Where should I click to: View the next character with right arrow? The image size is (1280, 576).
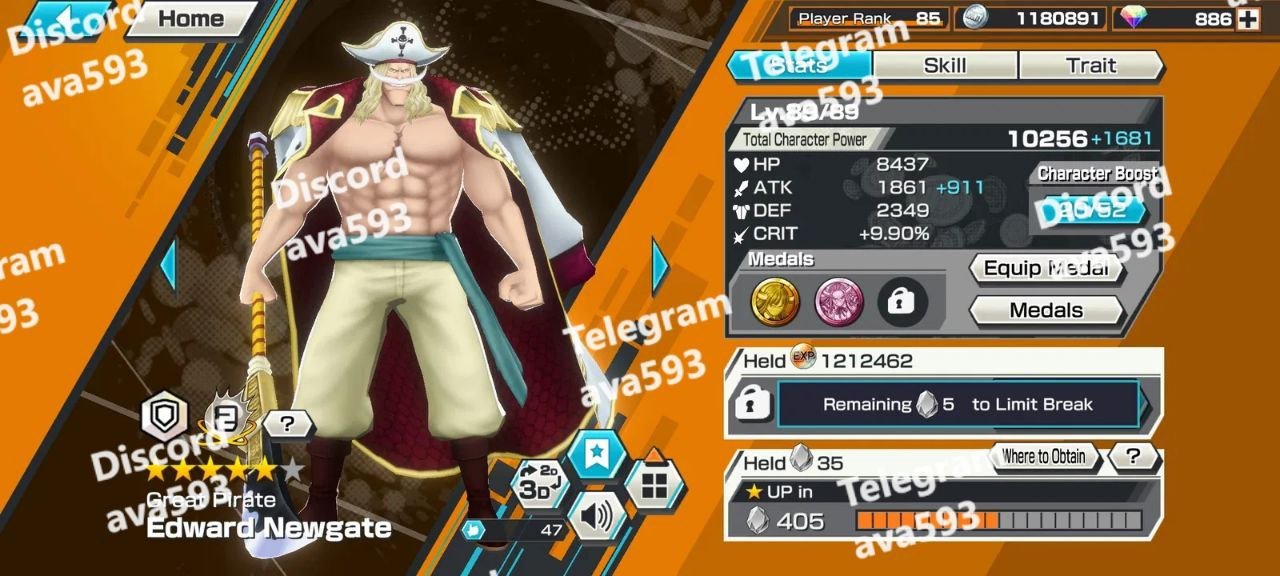[x=660, y=266]
